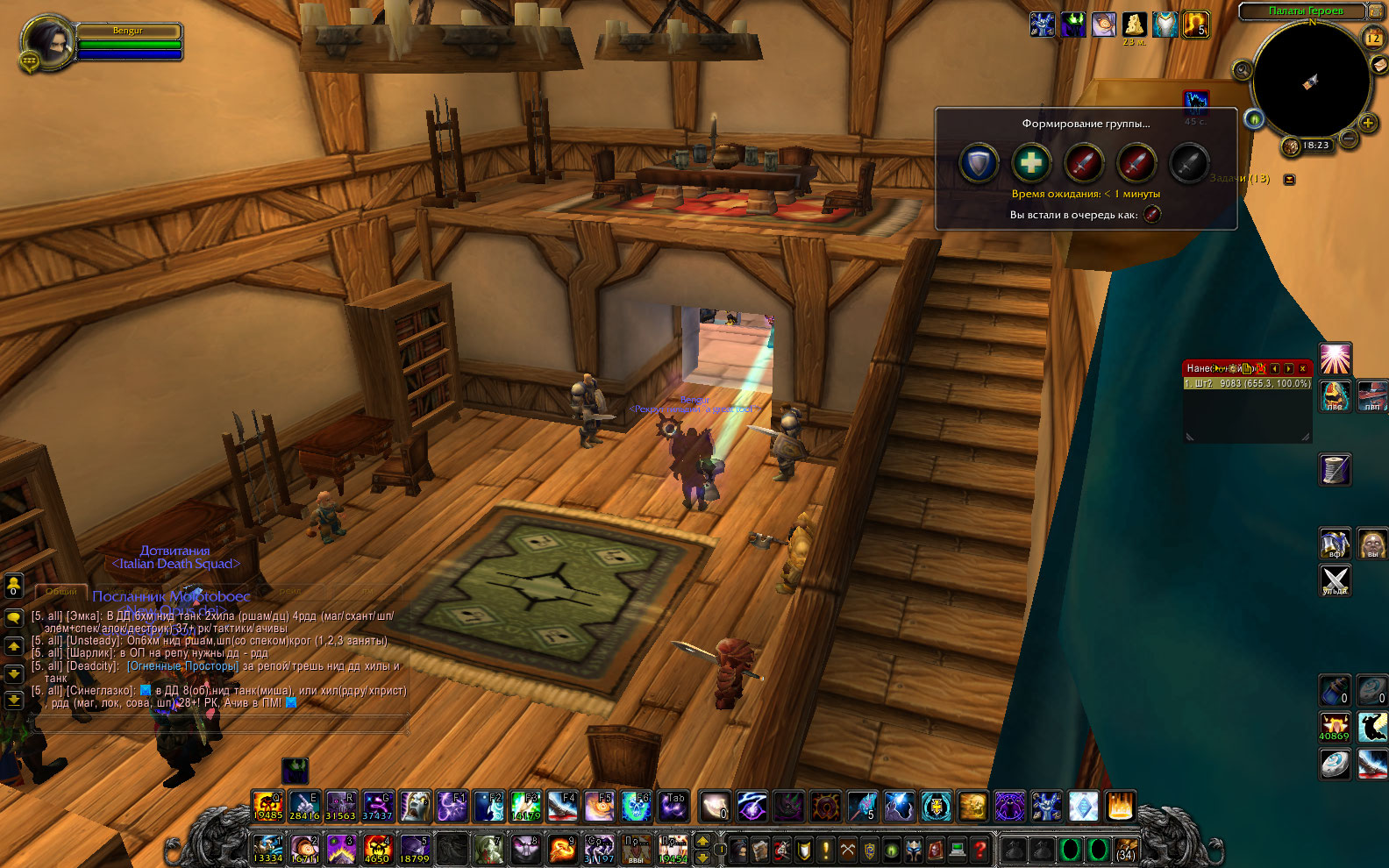Activate the ability bound to F4
This screenshot has width=1389, height=868.
point(562,806)
